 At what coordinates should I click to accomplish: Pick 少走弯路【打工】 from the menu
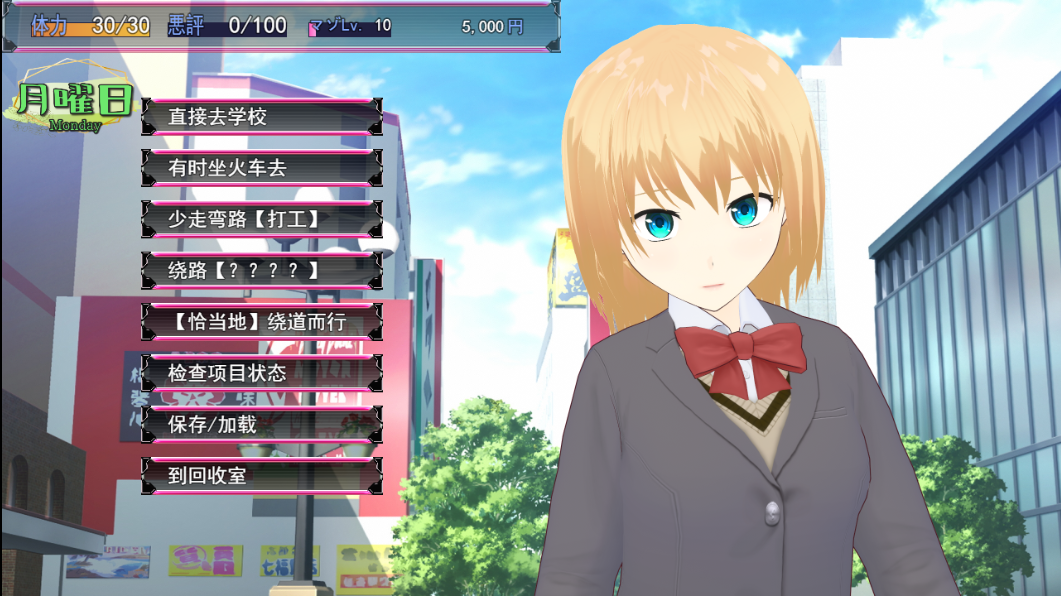261,219
